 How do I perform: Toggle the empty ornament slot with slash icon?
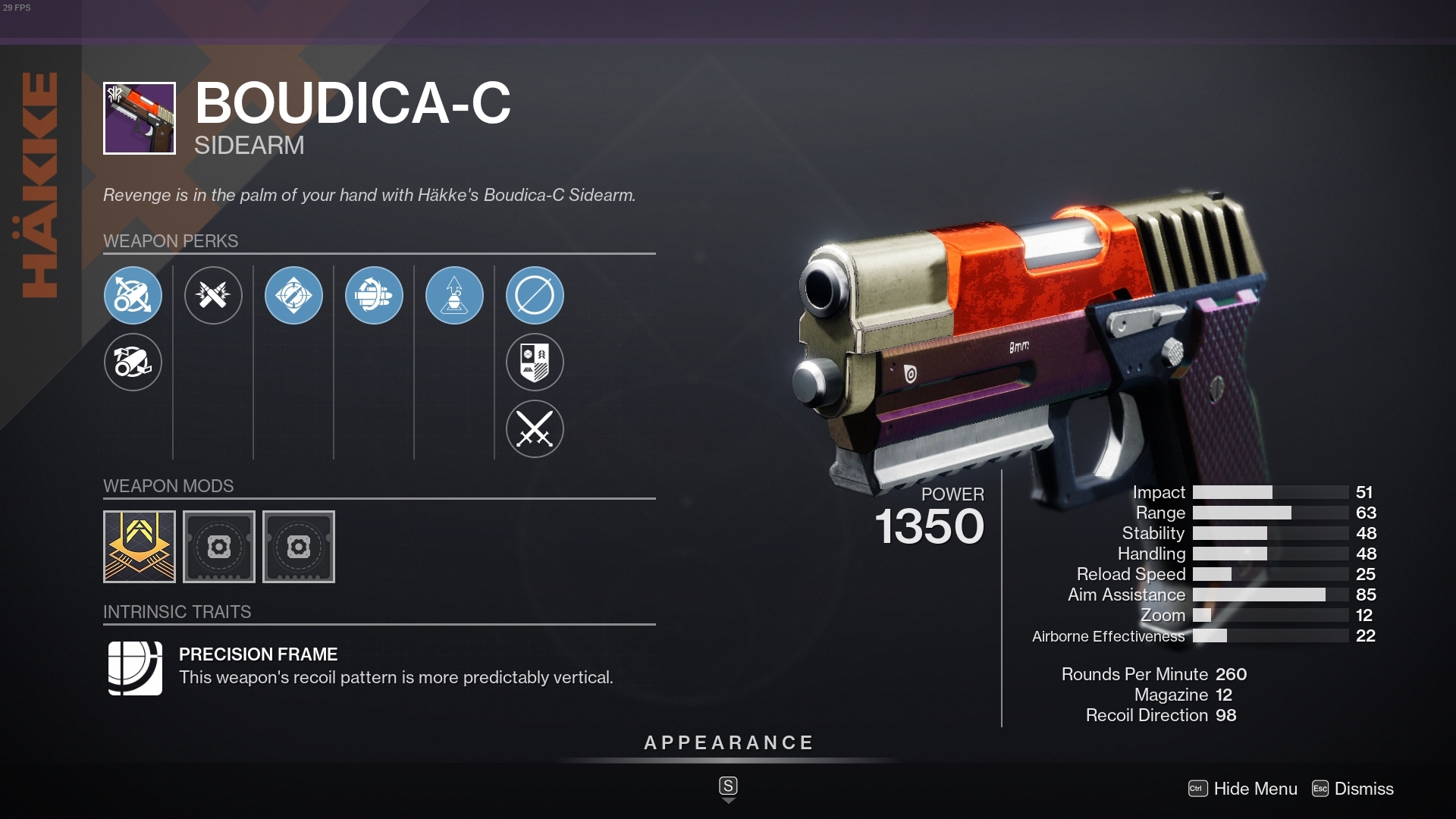point(535,296)
